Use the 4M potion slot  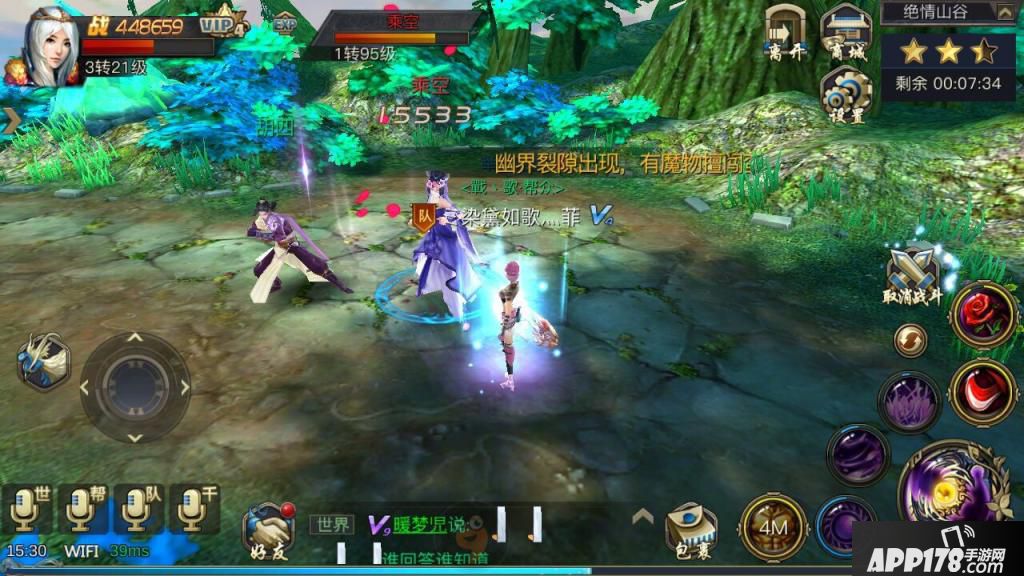(773, 525)
